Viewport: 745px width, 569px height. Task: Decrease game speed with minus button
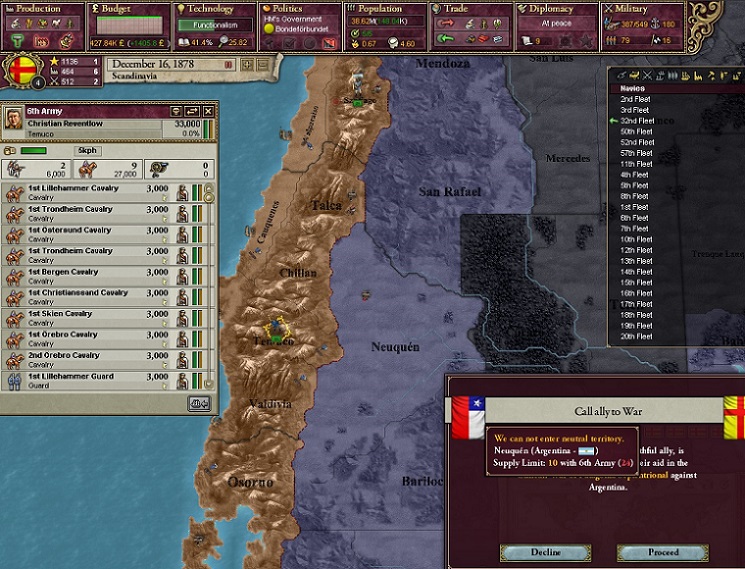pyautogui.click(x=263, y=64)
